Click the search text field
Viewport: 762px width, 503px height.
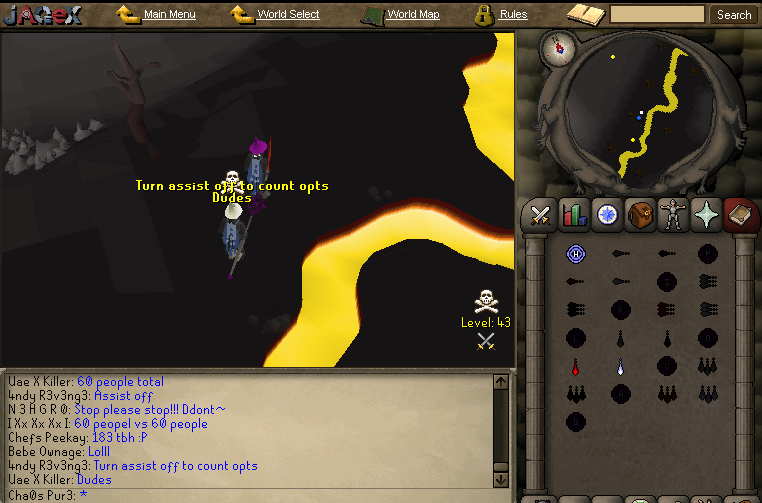(x=657, y=15)
